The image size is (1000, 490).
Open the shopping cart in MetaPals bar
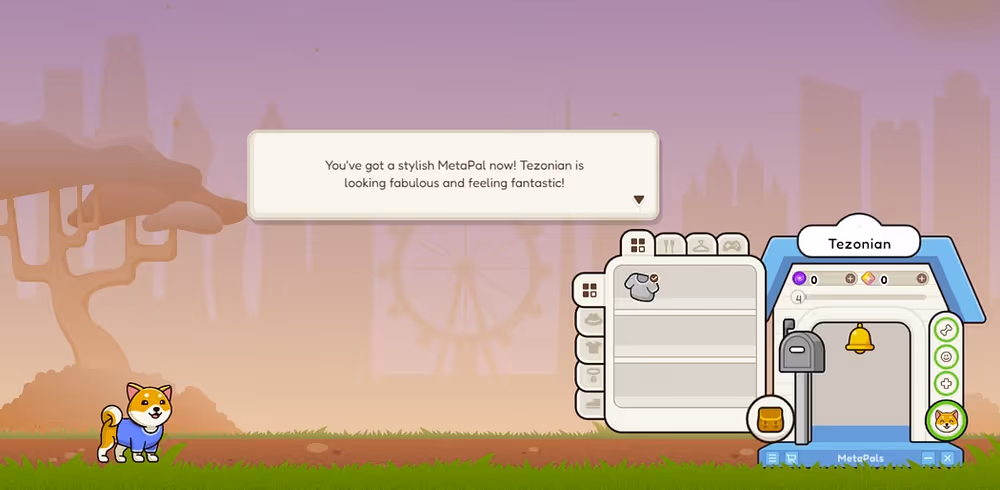[791, 458]
